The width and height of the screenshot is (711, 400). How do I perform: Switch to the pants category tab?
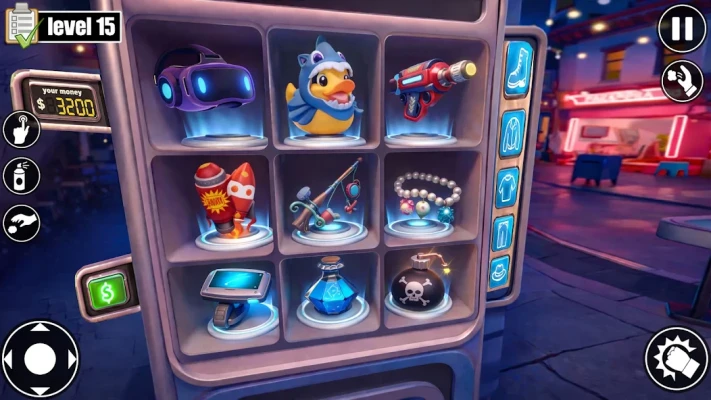pos(503,233)
